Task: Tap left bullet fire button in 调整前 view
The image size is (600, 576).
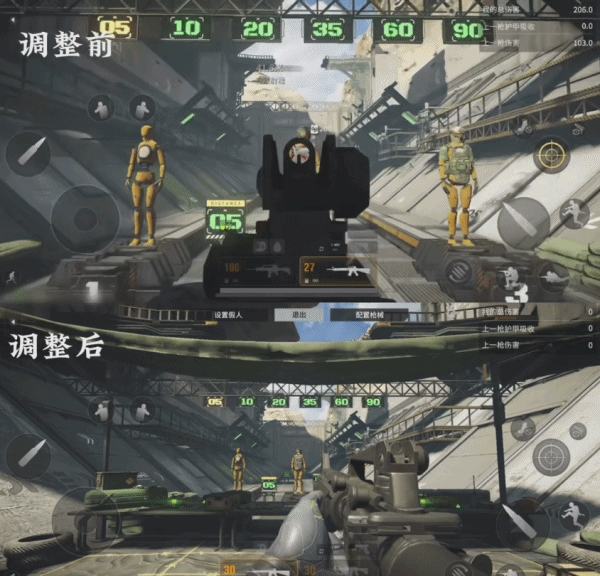Action: pyautogui.click(x=27, y=154)
